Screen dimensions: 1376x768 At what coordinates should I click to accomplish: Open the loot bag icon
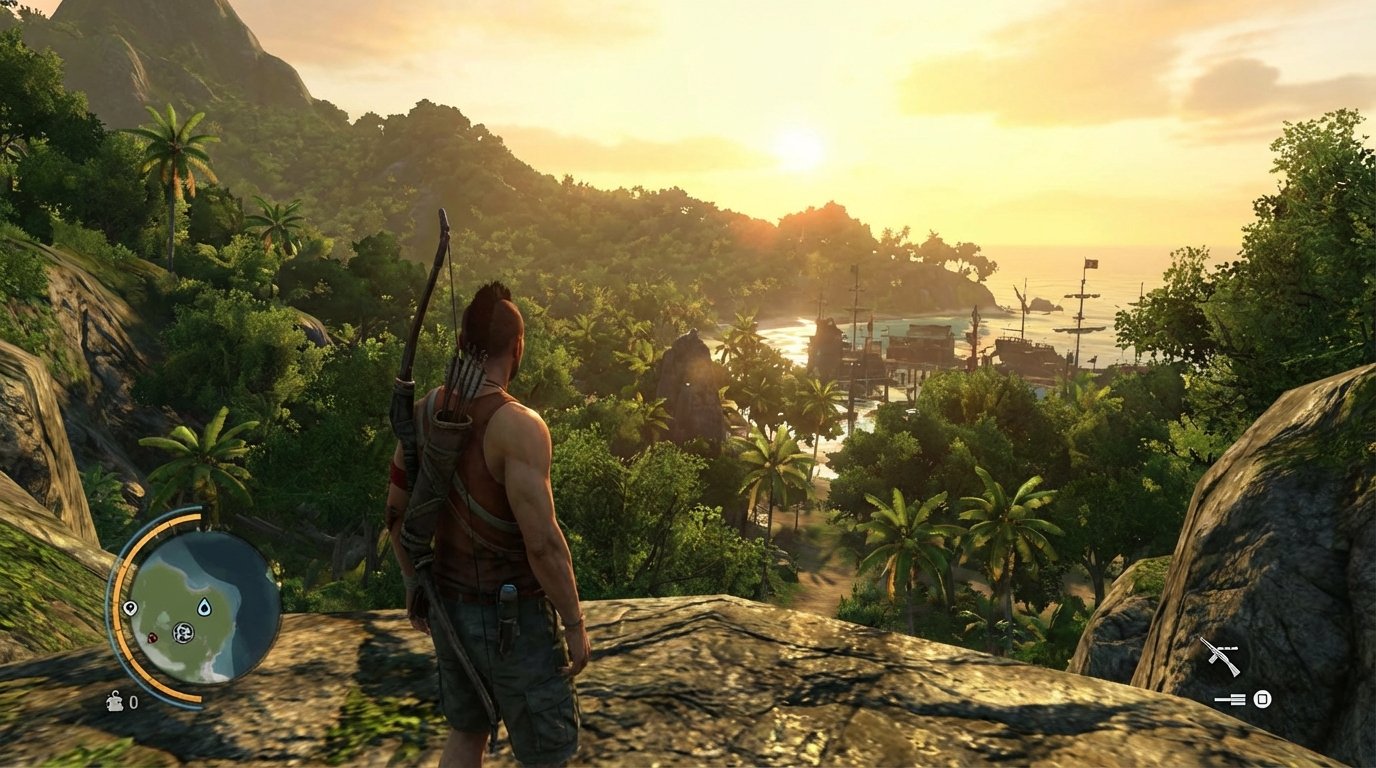(x=115, y=701)
